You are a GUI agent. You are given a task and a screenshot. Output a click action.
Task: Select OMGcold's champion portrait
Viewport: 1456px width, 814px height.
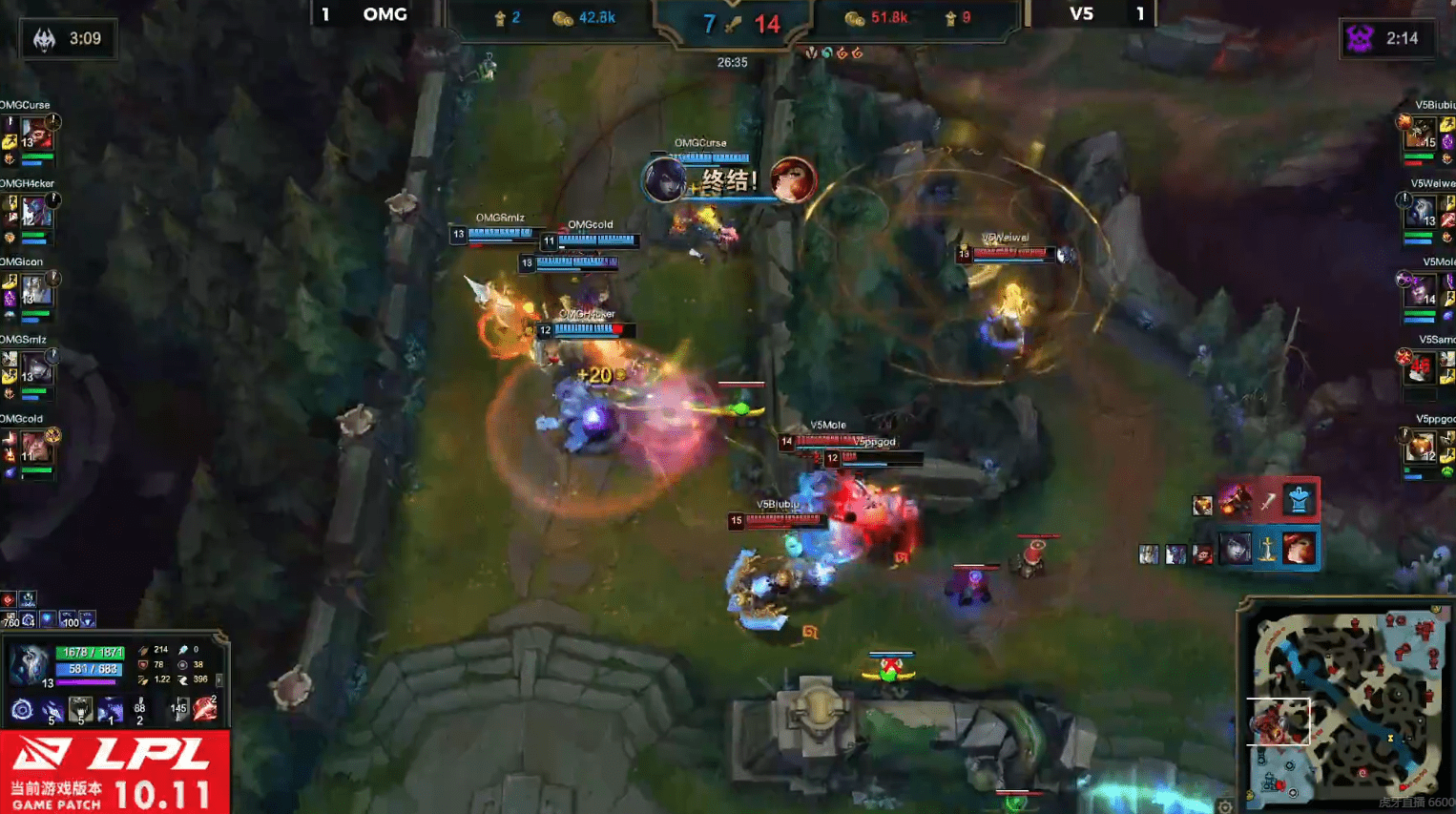(x=35, y=447)
